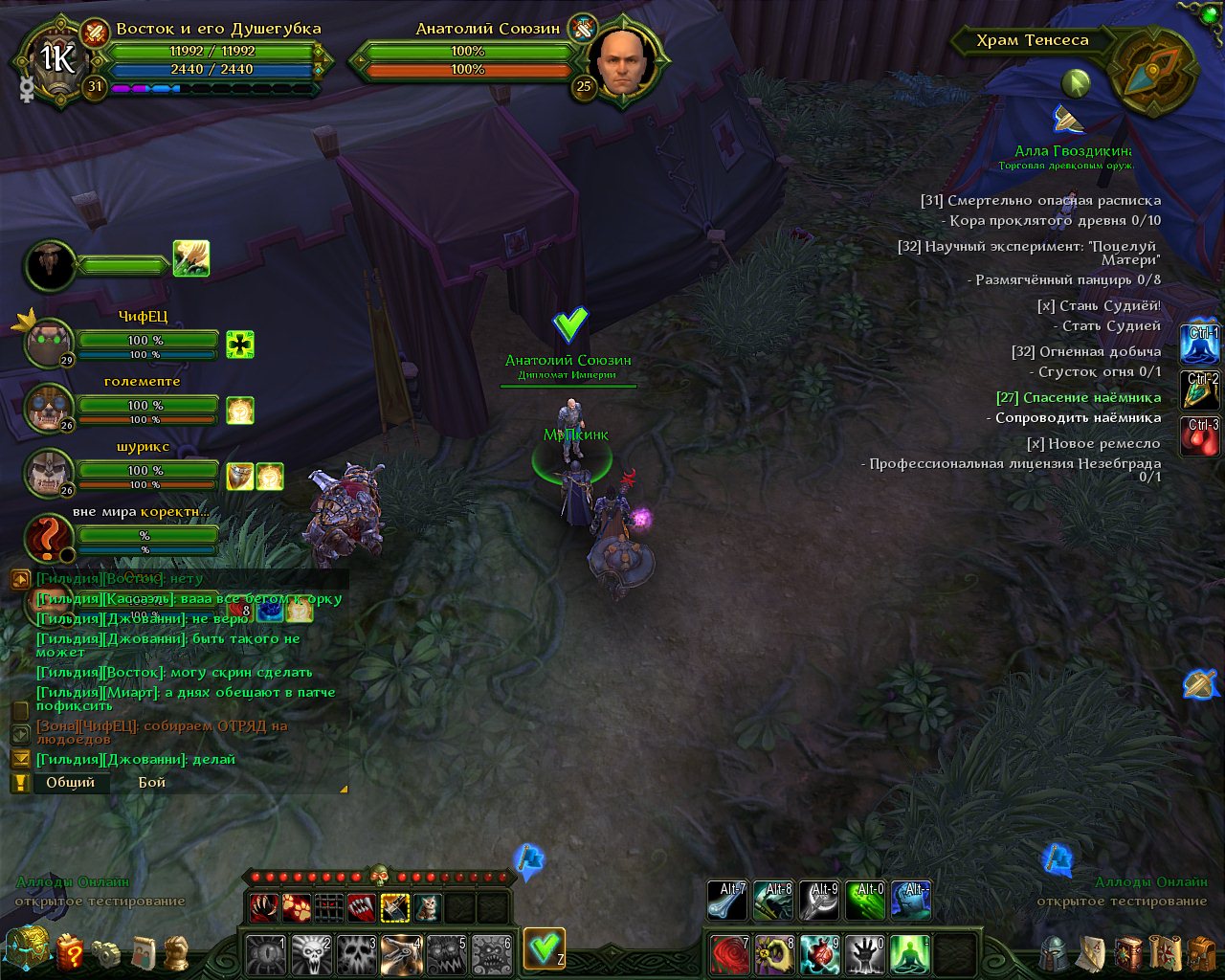Open the red question mark help book
Screen dimensions: 1225x980
70,952
